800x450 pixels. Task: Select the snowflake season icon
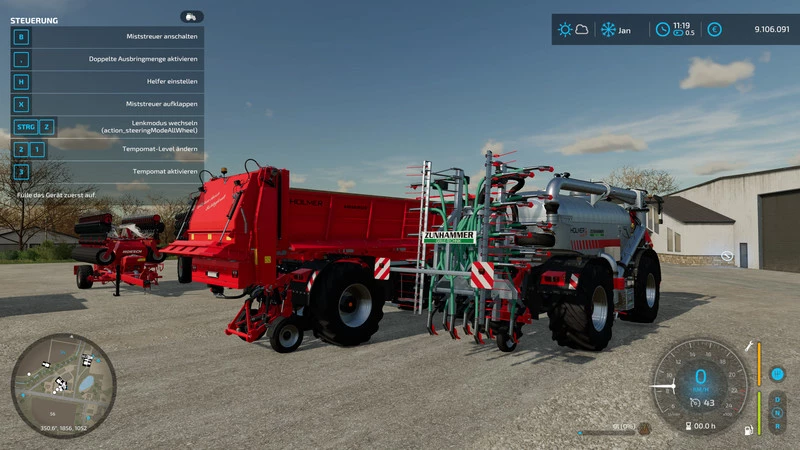pos(607,30)
